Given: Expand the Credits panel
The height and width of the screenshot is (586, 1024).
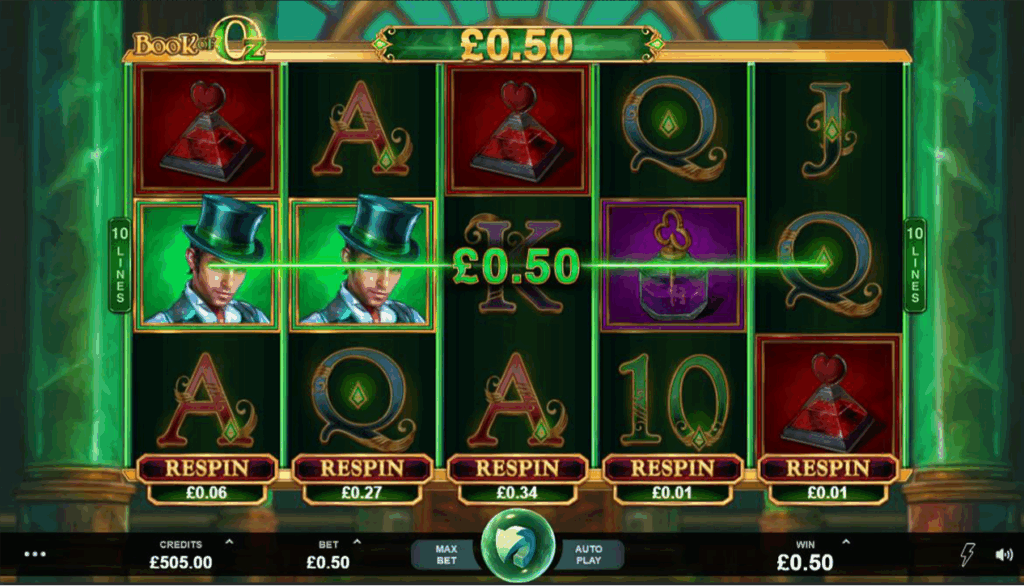Looking at the screenshot, I should (x=229, y=543).
